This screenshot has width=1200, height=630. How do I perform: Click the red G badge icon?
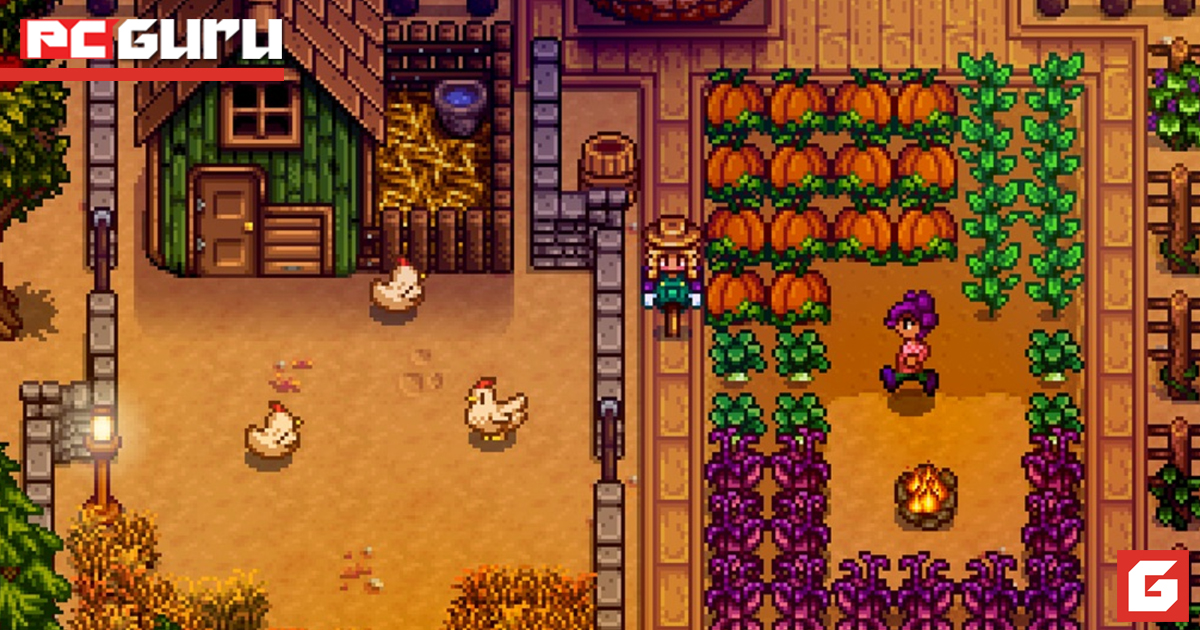tap(1152, 585)
